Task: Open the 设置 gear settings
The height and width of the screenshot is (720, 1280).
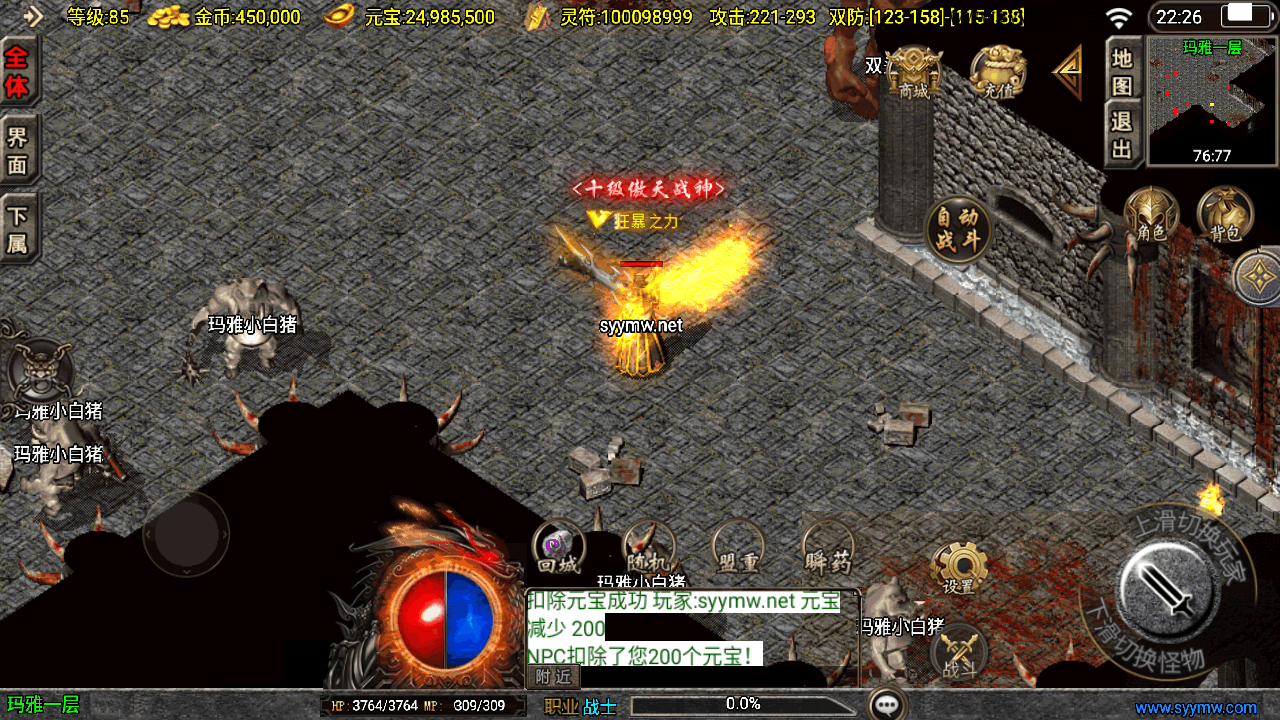Action: 959,569
